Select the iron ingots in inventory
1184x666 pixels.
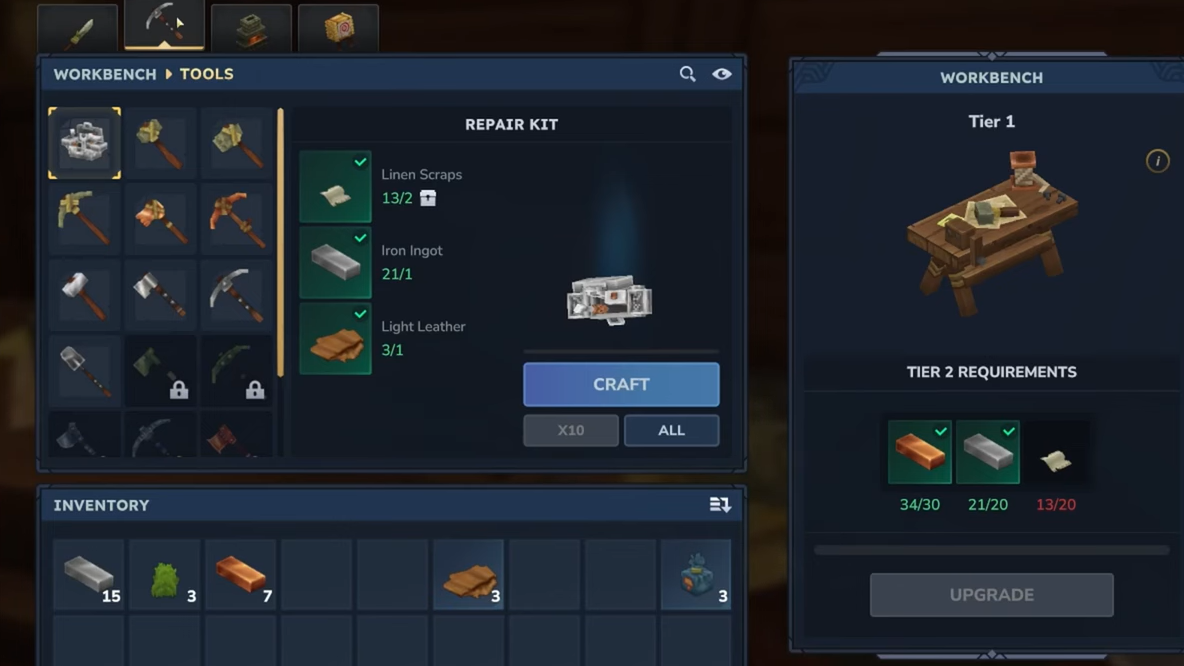point(89,575)
